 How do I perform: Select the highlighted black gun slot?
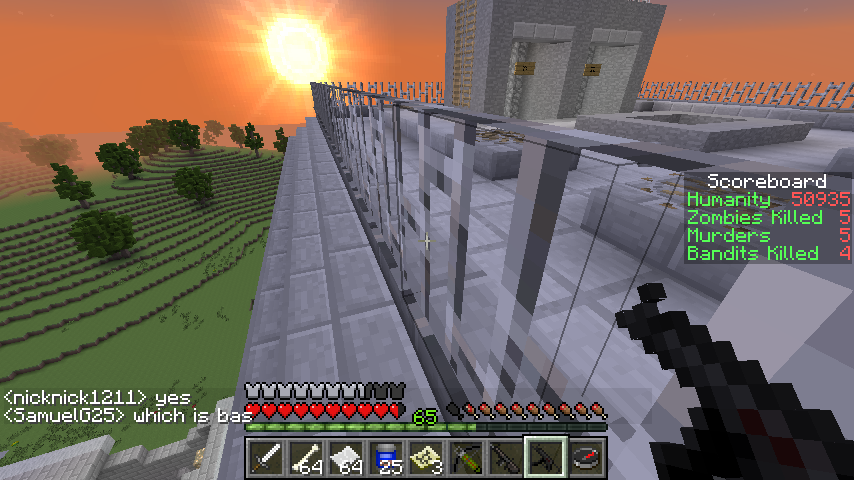tap(546, 458)
